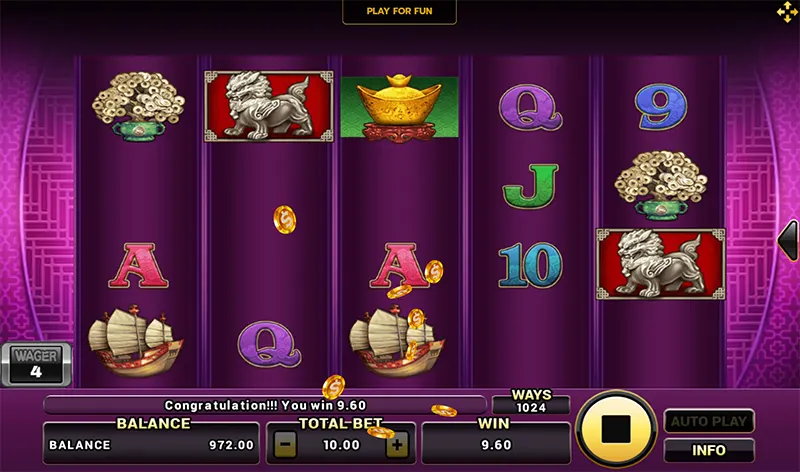Decrease total bet with minus button
Image resolution: width=800 pixels, height=472 pixels.
(x=286, y=444)
